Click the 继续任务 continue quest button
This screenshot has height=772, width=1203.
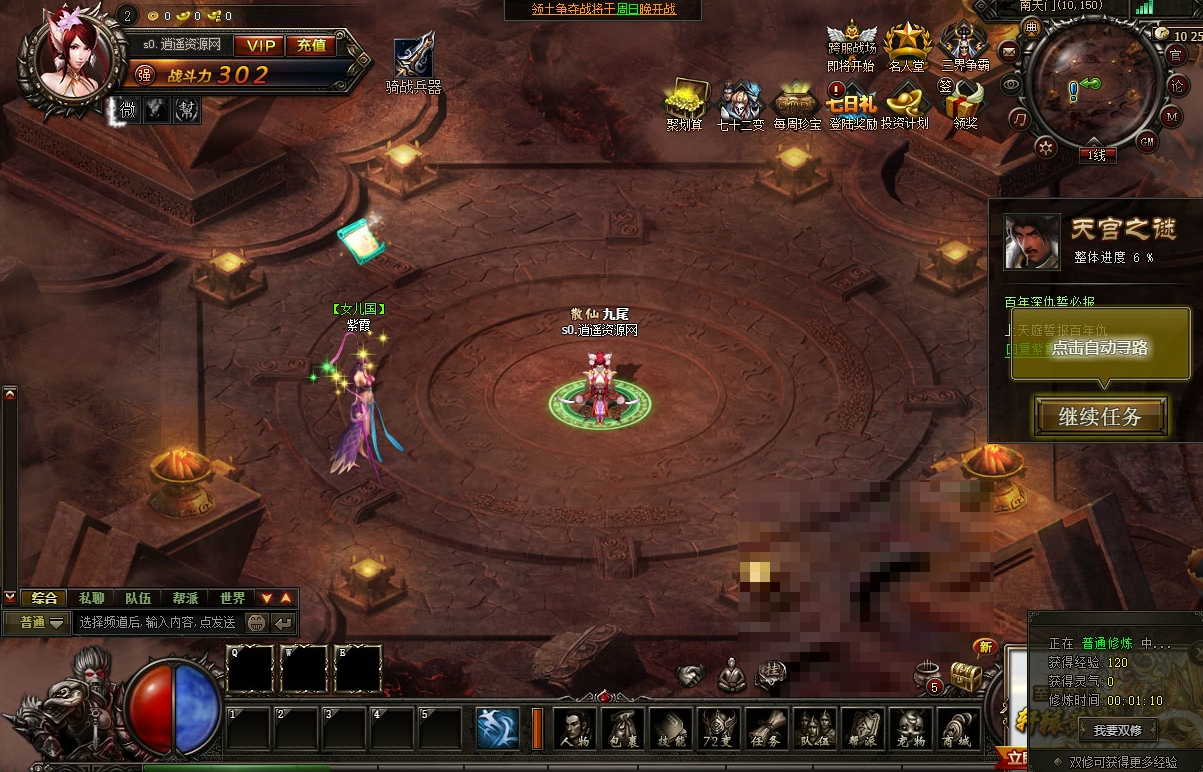coord(1100,417)
